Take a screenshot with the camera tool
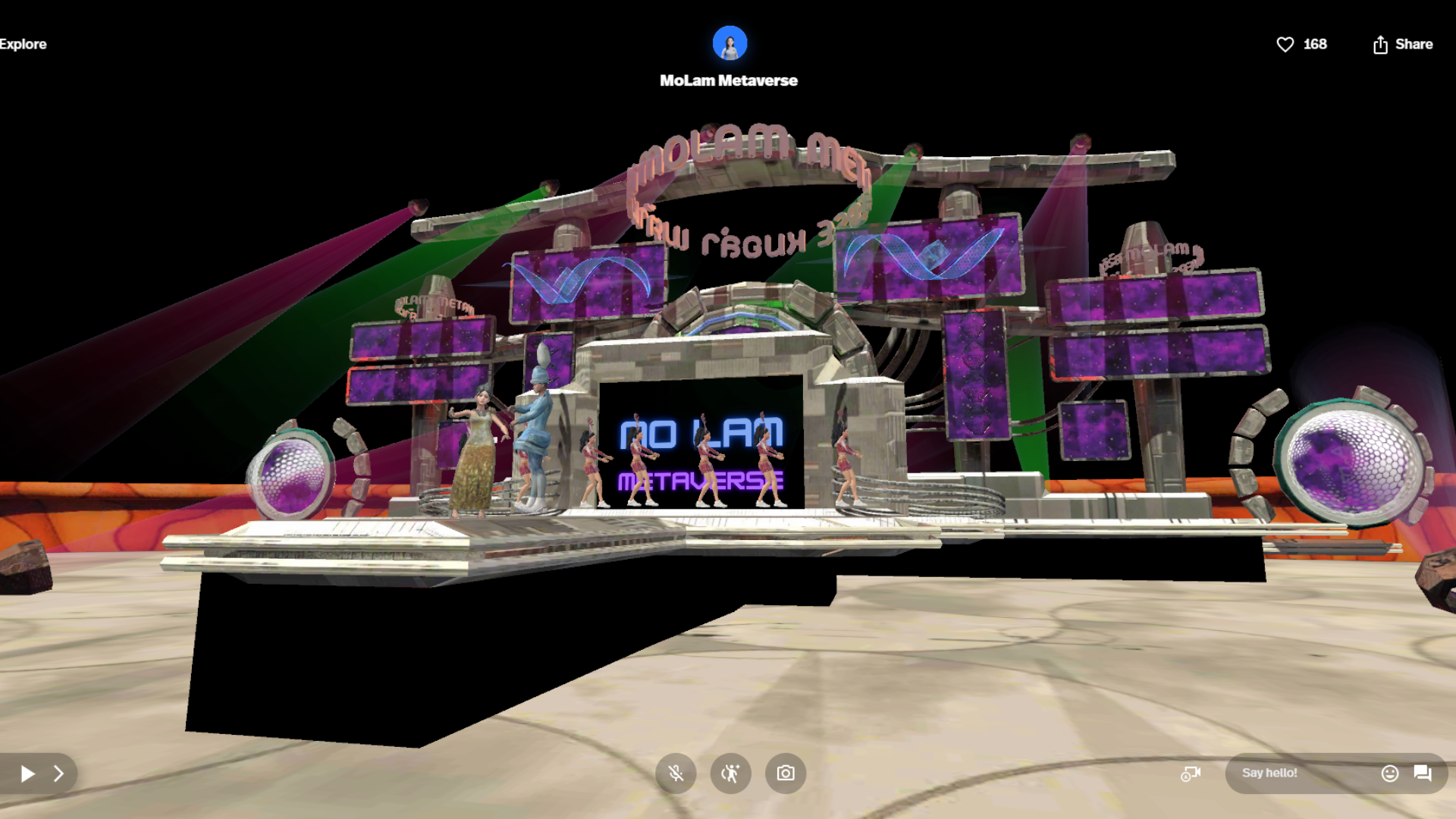Screen dimensions: 1456x819 (785, 773)
